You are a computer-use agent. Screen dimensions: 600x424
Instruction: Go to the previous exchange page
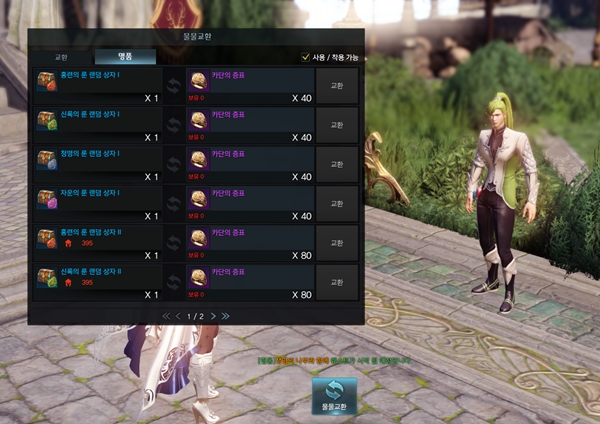click(179, 316)
